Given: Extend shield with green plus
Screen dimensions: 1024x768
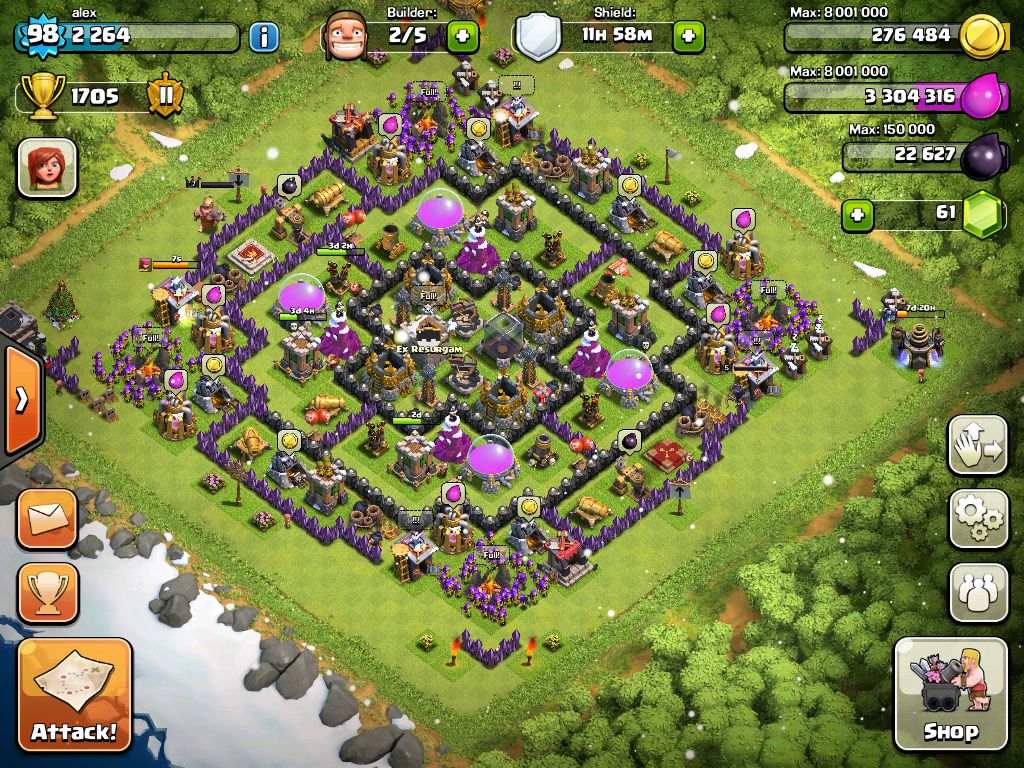Looking at the screenshot, I should point(688,37).
